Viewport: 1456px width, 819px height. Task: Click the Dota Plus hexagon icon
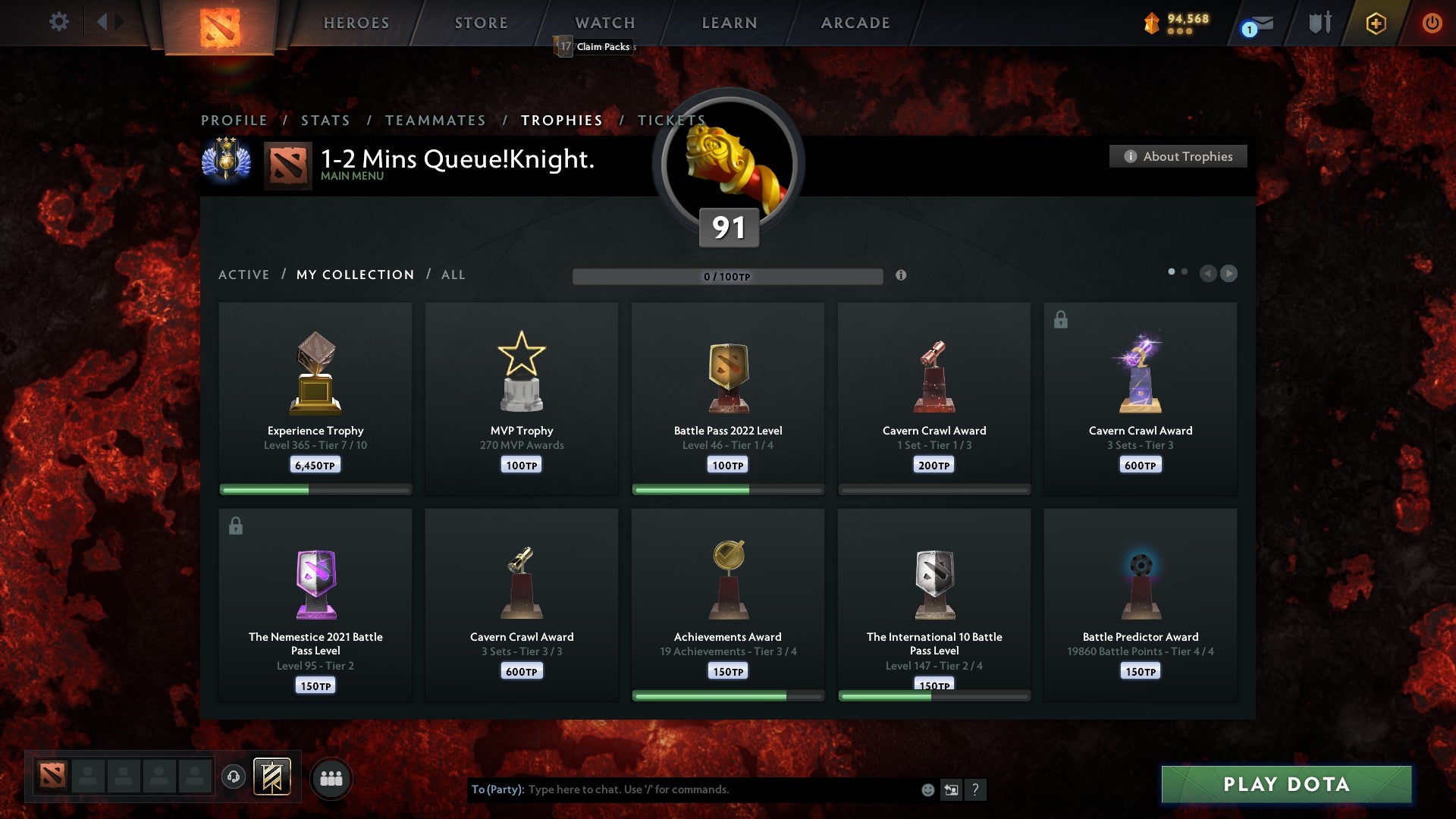(1376, 23)
